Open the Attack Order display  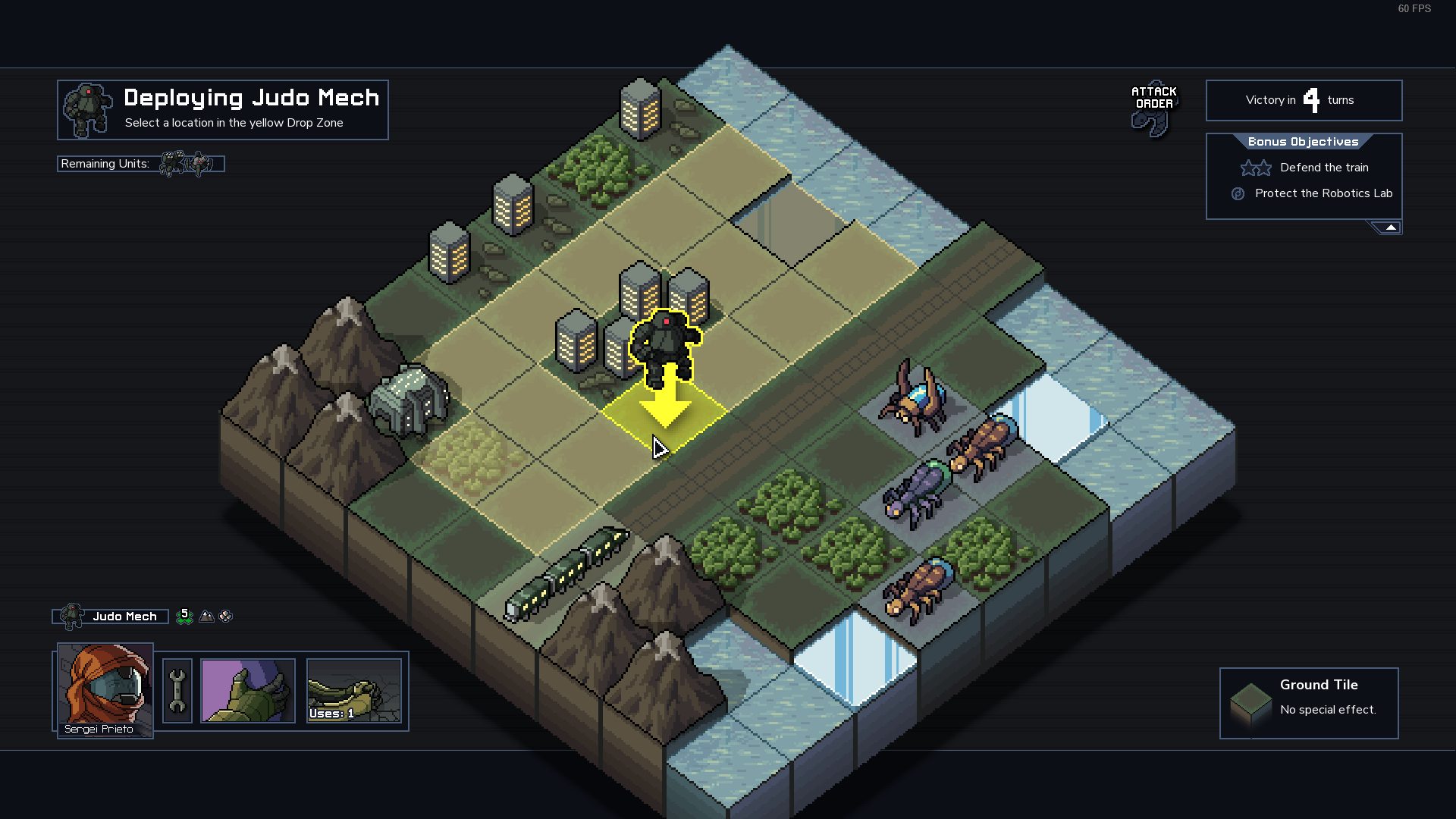(1153, 108)
